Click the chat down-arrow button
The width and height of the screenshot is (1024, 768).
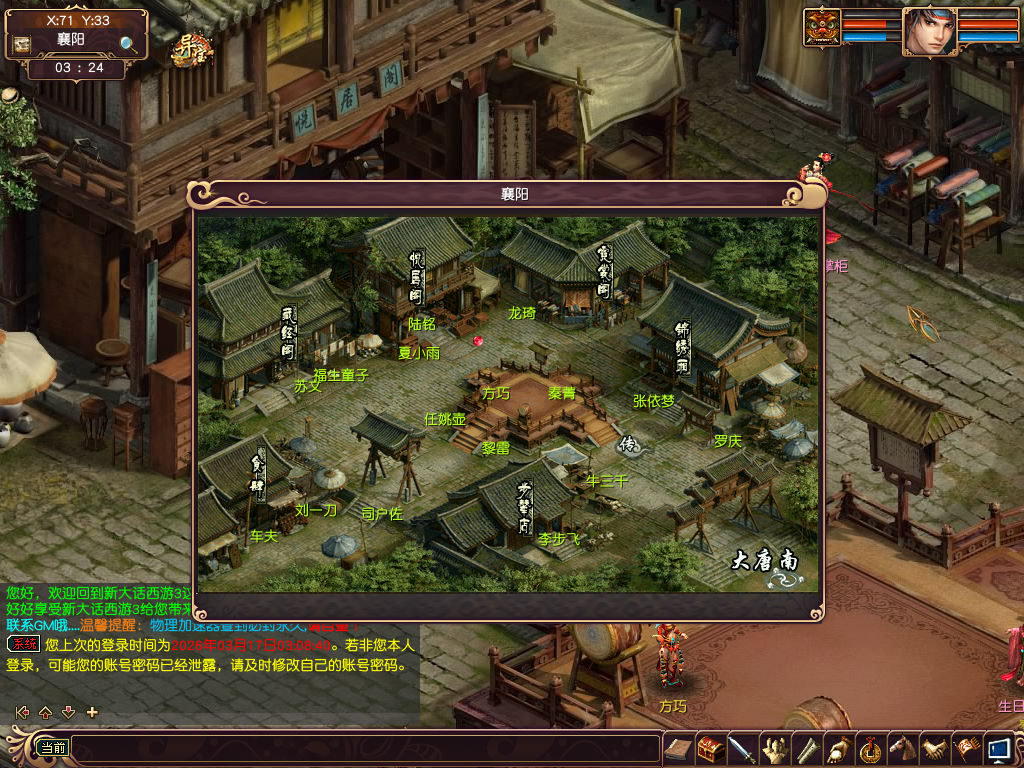point(69,712)
